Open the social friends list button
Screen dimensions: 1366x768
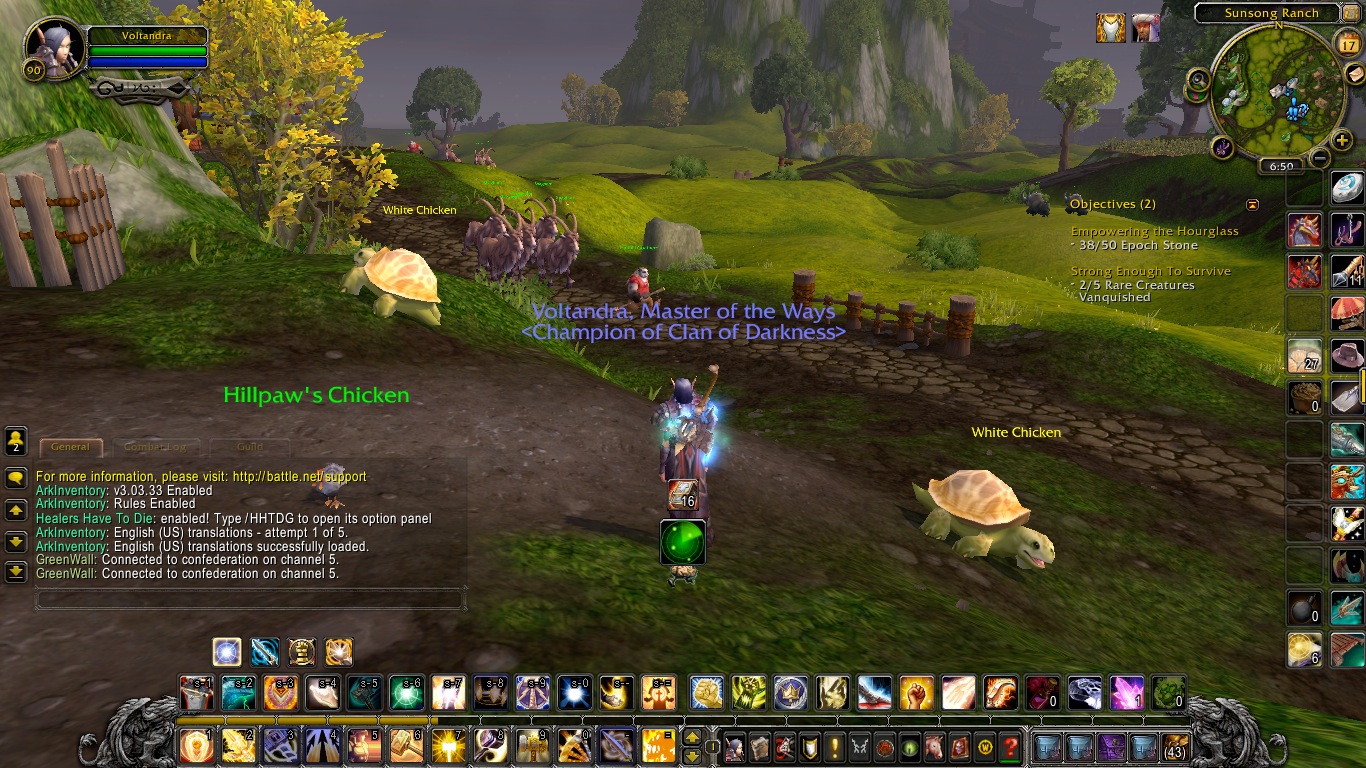point(16,440)
